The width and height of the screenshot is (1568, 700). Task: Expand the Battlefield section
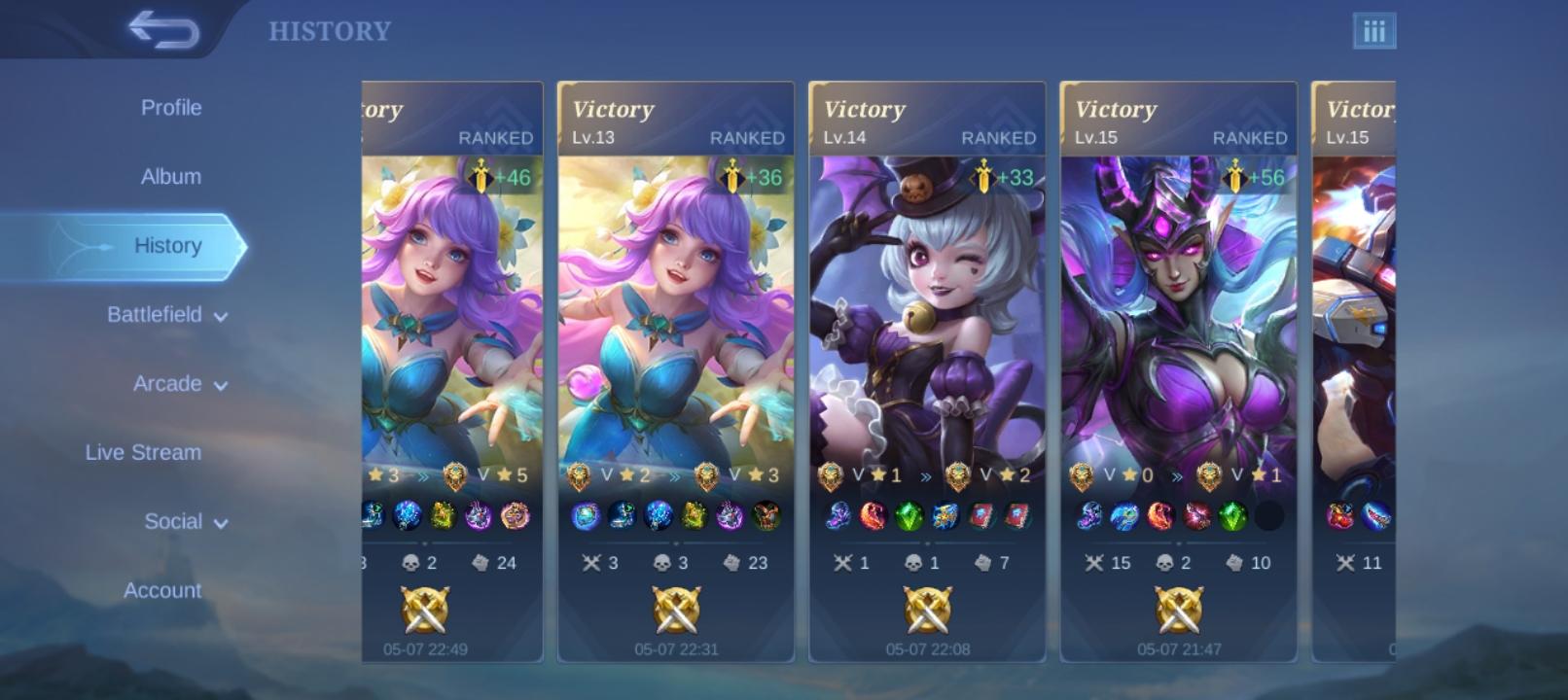[157, 315]
